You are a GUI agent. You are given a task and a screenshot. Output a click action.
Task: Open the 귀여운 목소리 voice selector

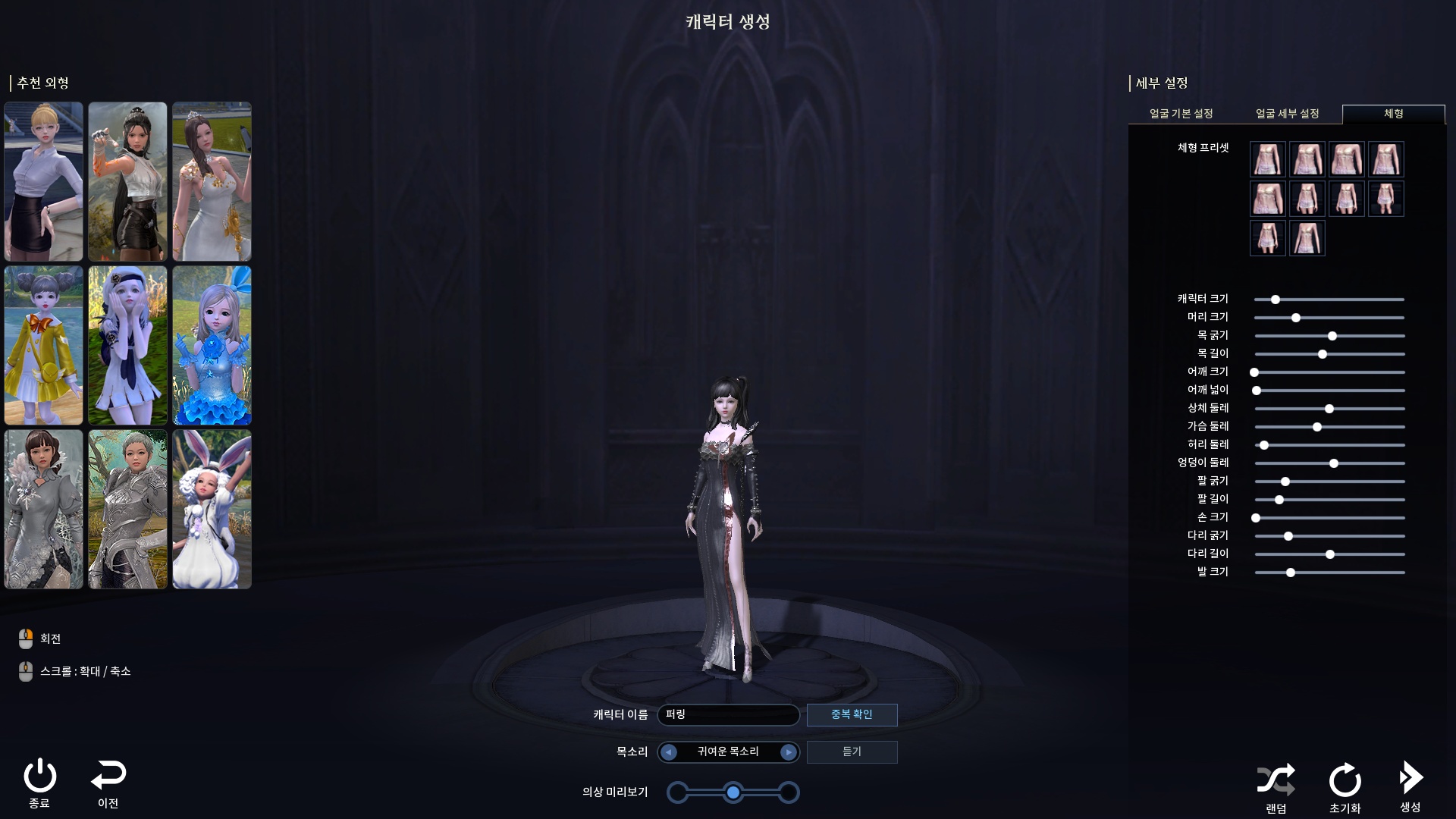pos(728,752)
